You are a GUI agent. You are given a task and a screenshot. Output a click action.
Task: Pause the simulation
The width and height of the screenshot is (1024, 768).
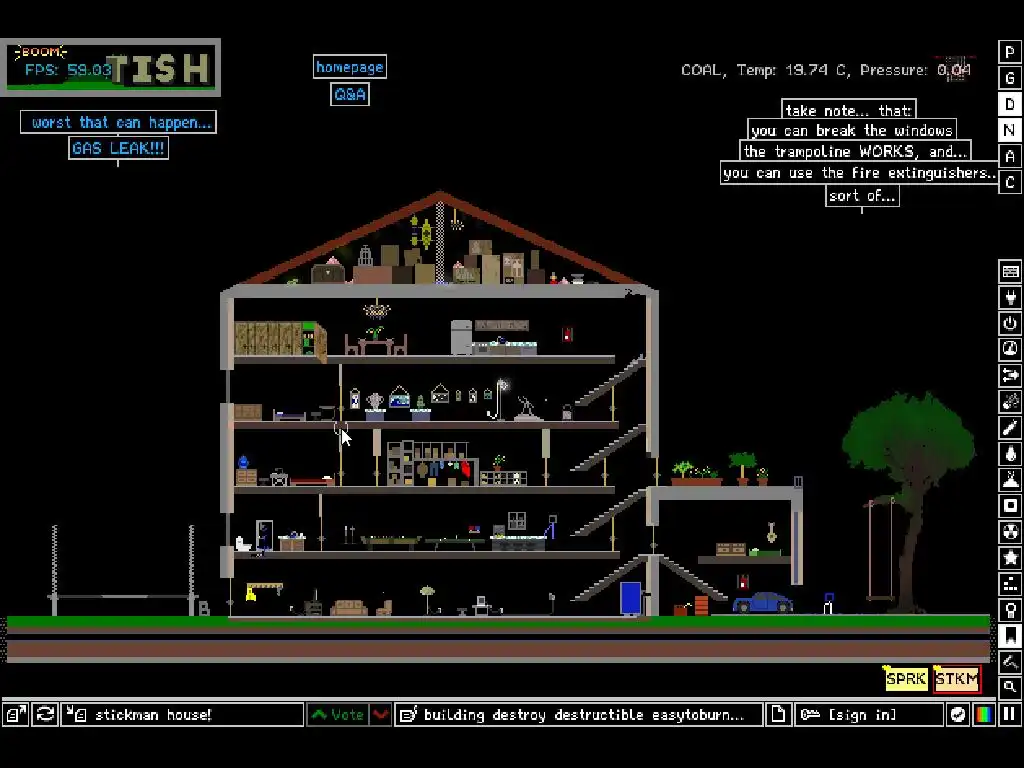[1010, 714]
